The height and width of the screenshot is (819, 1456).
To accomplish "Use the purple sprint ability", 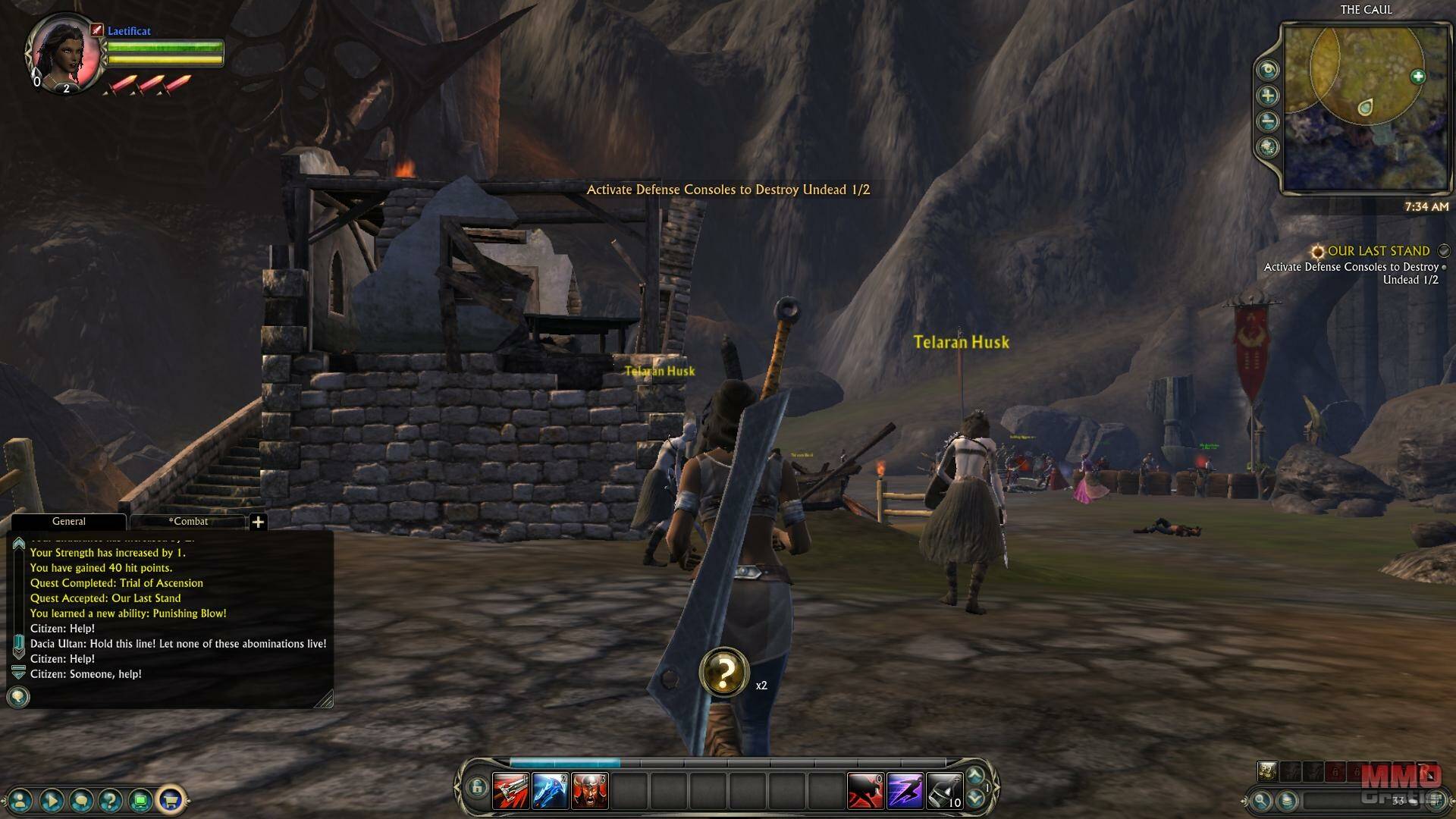I will (905, 791).
